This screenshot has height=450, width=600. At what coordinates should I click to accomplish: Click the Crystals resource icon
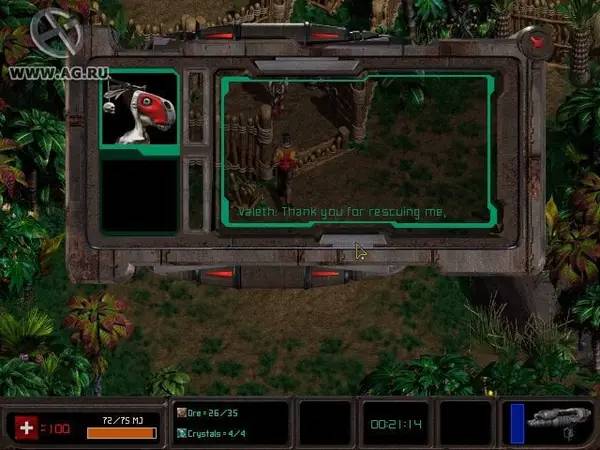(181, 432)
